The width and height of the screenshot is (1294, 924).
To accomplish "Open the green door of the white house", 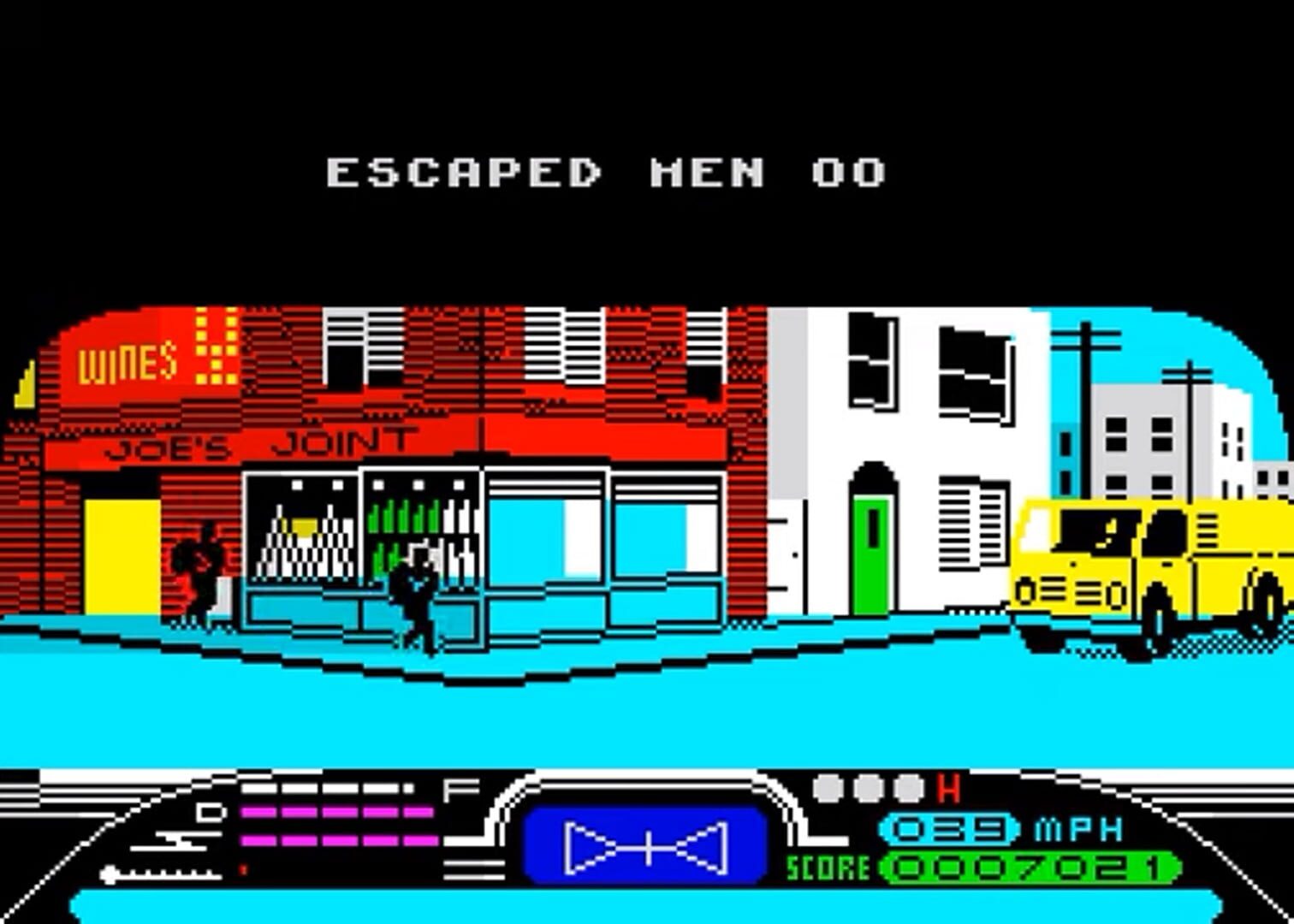I will pyautogui.click(x=871, y=556).
